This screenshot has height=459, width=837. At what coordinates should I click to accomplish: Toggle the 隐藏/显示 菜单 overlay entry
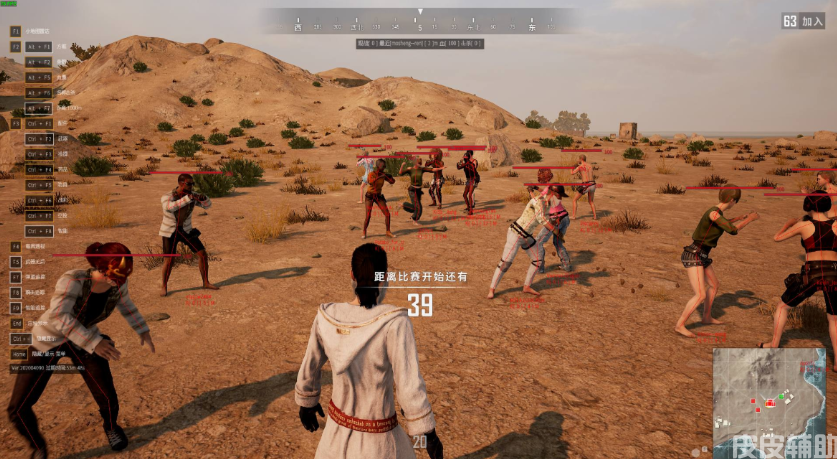47,353
